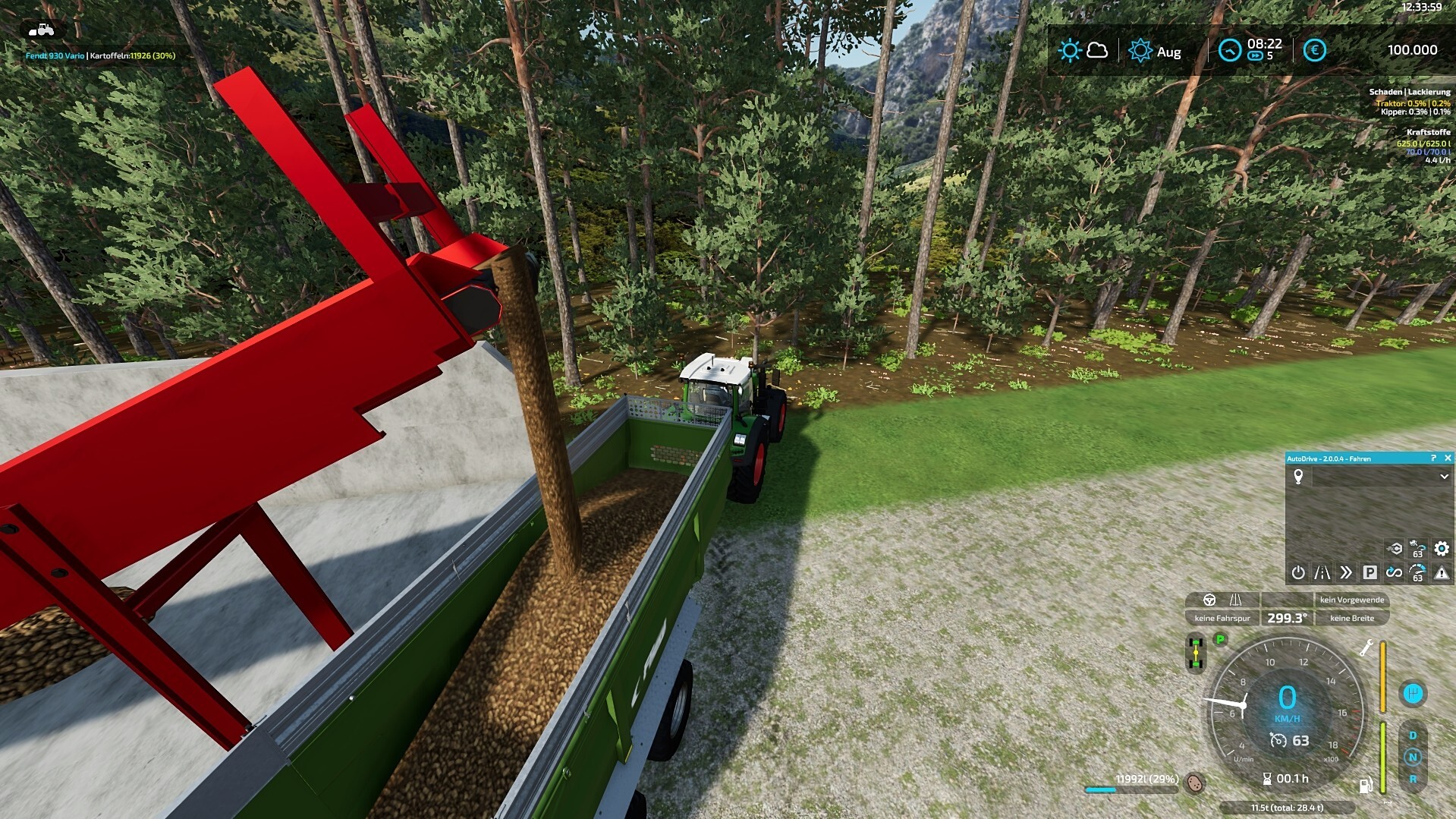Screen dimensions: 1456x819
Task: Toggle the blue gear shift icon
Action: (x=1412, y=694)
